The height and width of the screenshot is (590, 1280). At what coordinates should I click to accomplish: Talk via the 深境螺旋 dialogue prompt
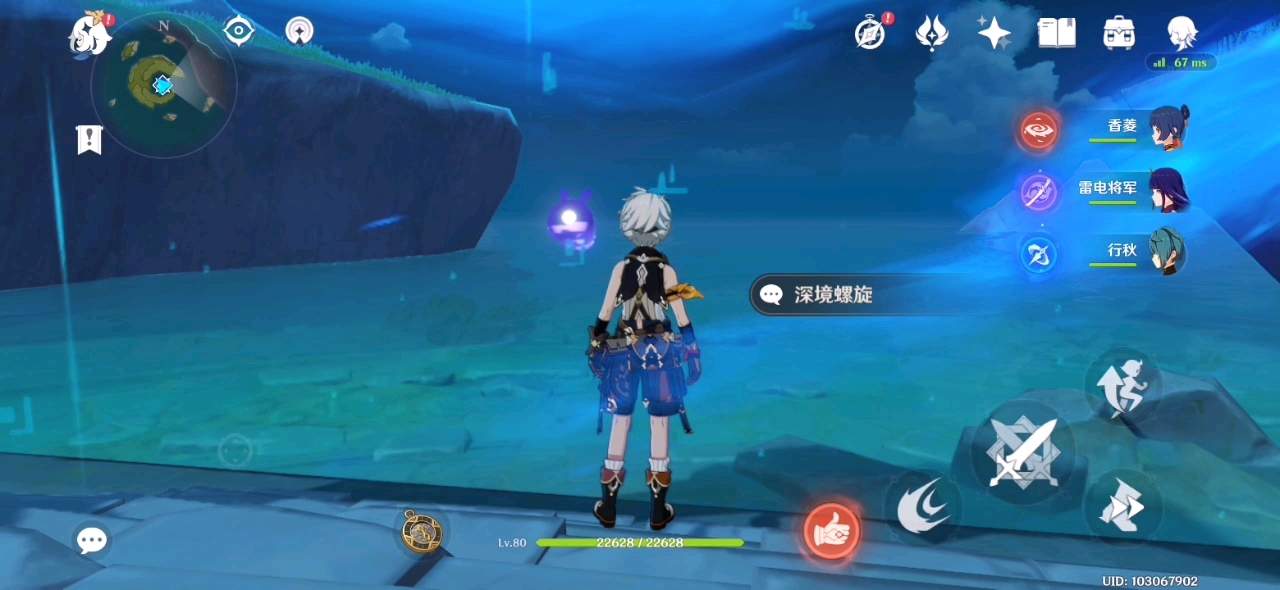834,295
